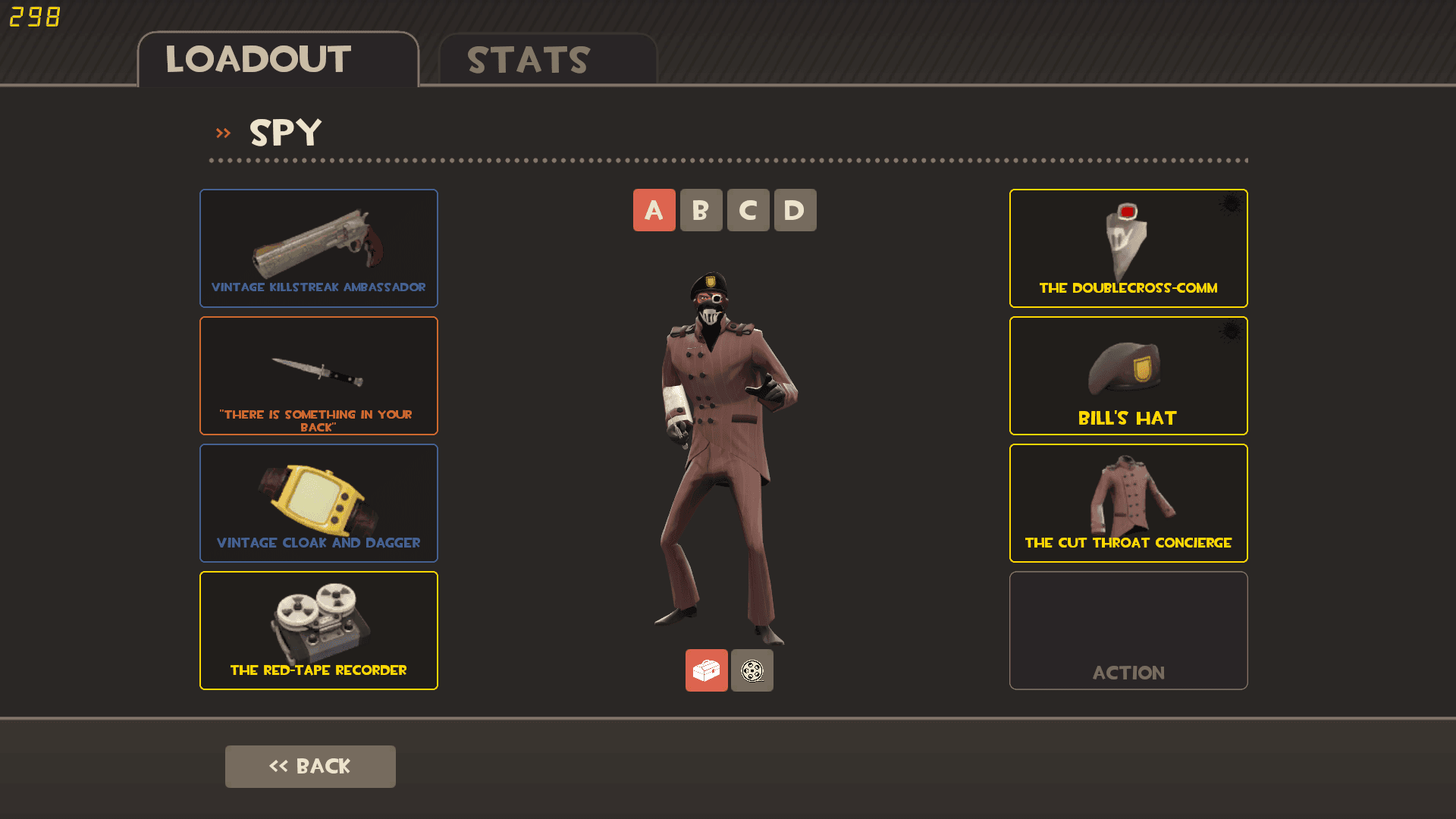The height and width of the screenshot is (819, 1456).
Task: Select the knife slot 'There Is Something In Your Back'
Action: [x=318, y=375]
